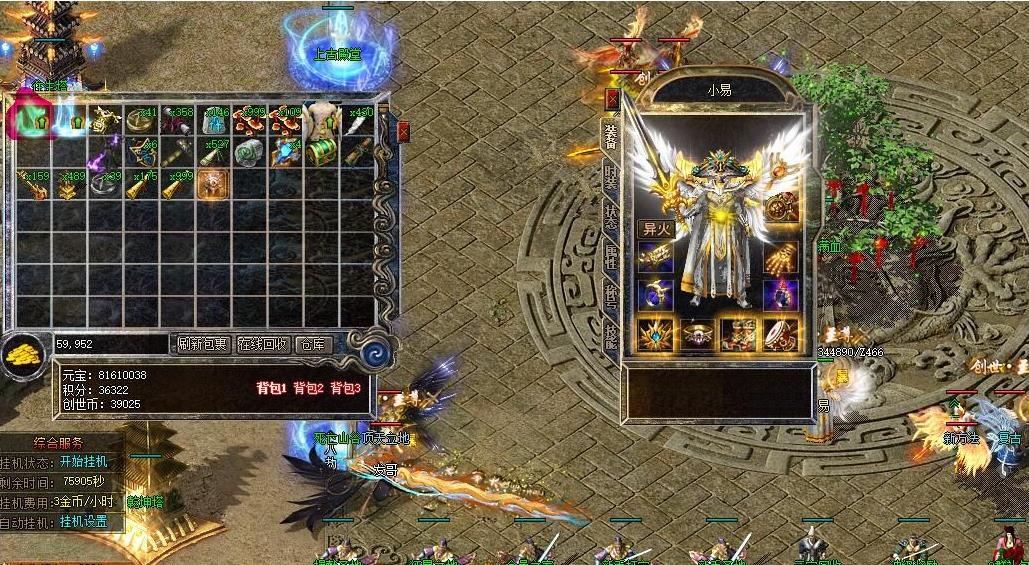This screenshot has height=565, width=1029.
Task: Switch to 背包3 bag page
Action: (x=345, y=388)
